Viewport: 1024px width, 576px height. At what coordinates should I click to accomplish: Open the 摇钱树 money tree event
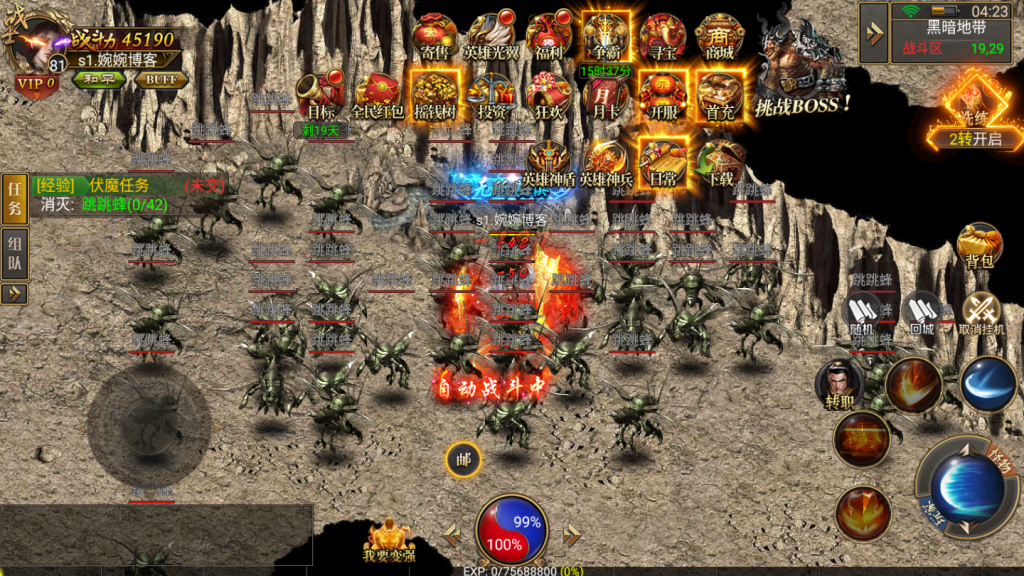coord(434,95)
